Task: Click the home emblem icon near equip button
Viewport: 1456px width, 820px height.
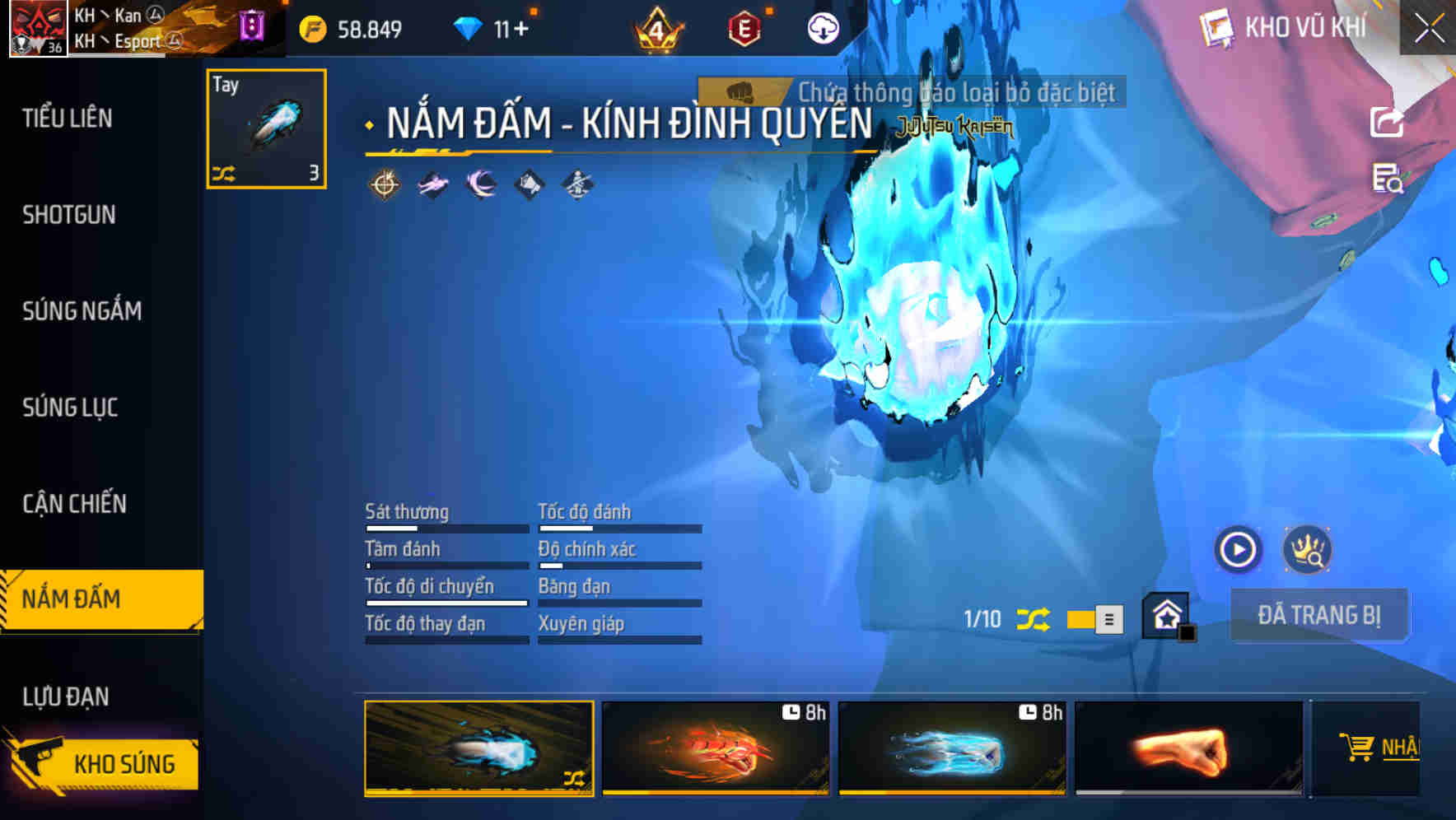Action: point(1169,613)
